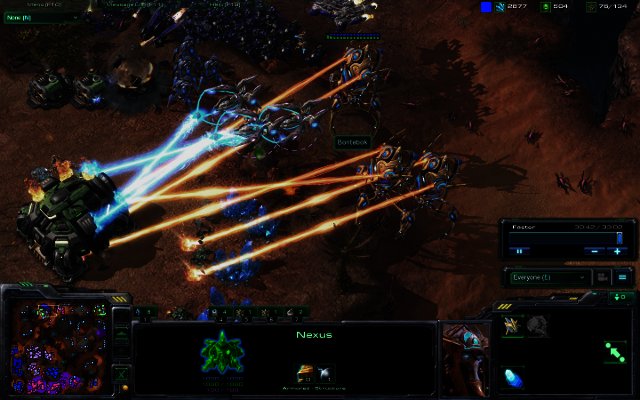
Task: Click the Mothership Core command icon
Action: point(537,324)
